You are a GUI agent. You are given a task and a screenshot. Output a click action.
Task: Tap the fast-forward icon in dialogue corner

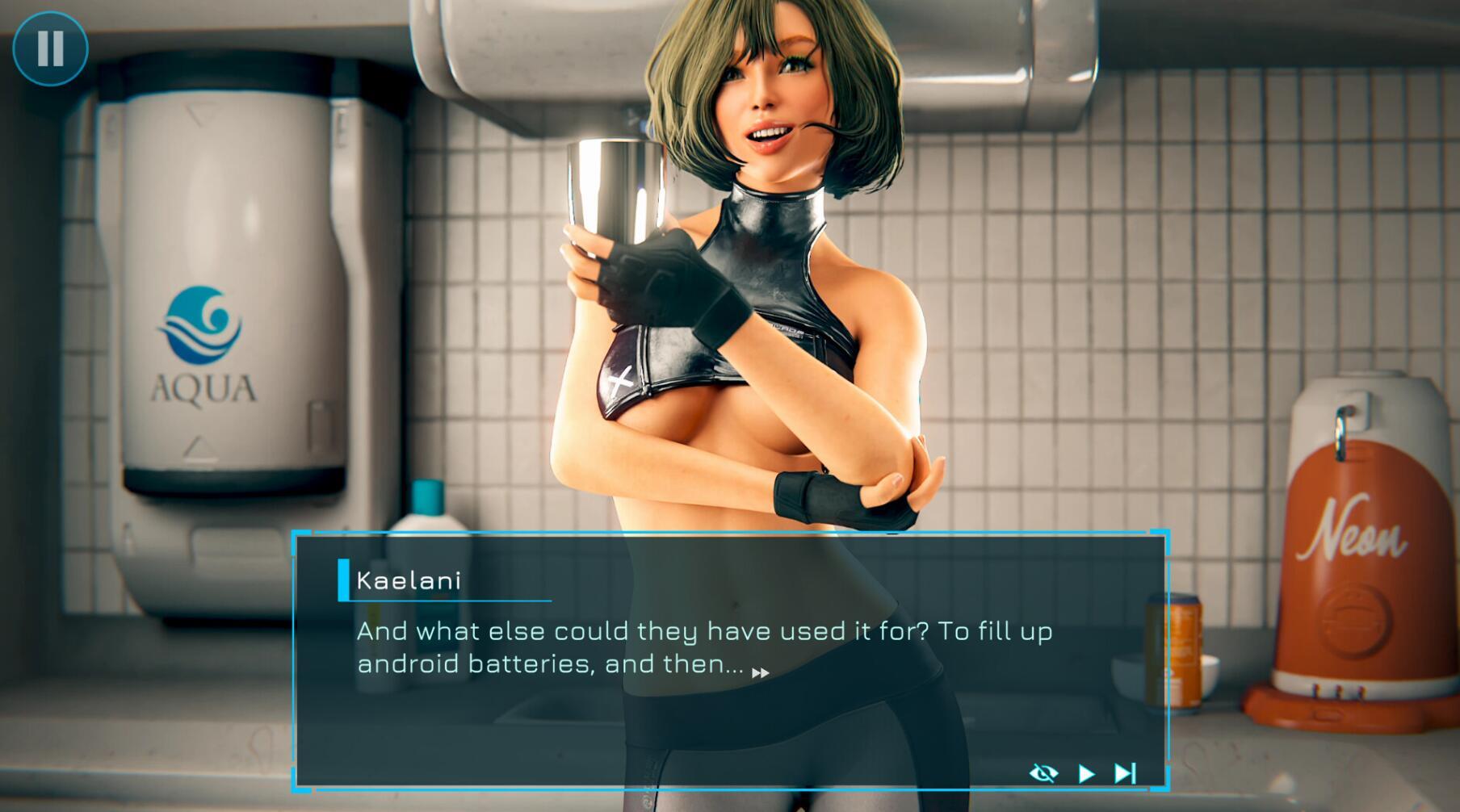pos(1126,772)
